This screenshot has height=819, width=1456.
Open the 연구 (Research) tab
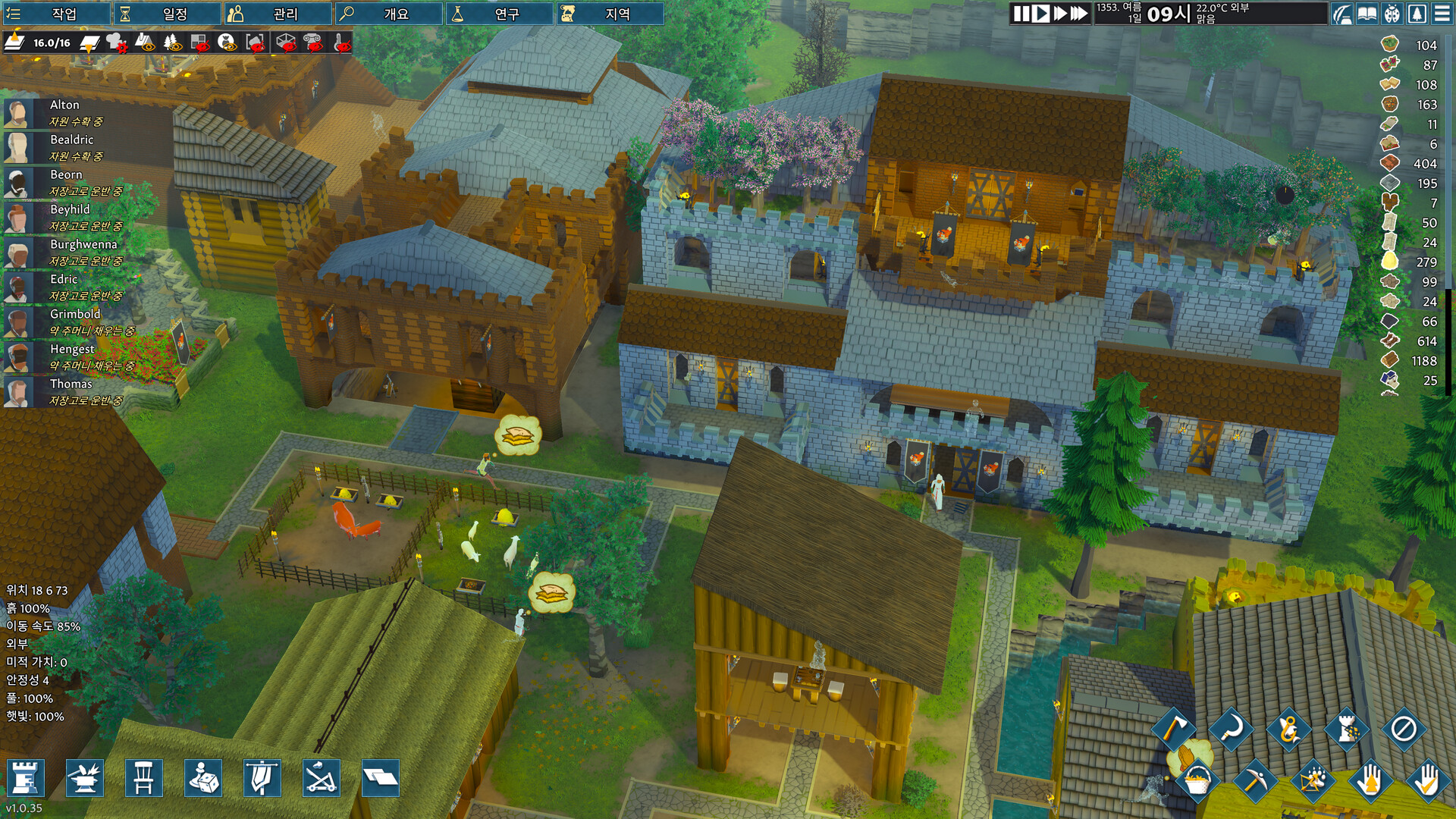pos(499,14)
